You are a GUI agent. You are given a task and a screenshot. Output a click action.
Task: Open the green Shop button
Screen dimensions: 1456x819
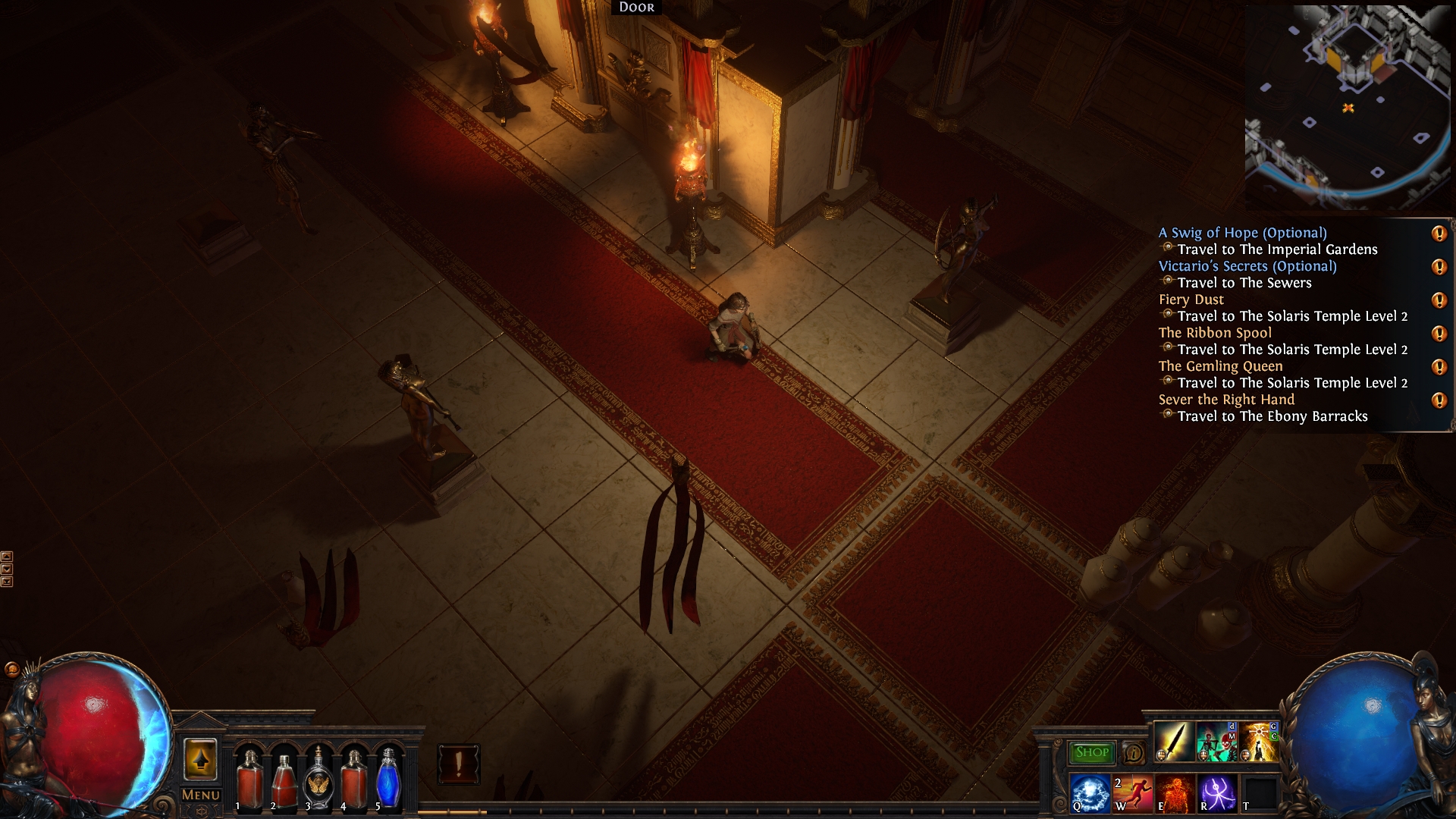point(1092,752)
